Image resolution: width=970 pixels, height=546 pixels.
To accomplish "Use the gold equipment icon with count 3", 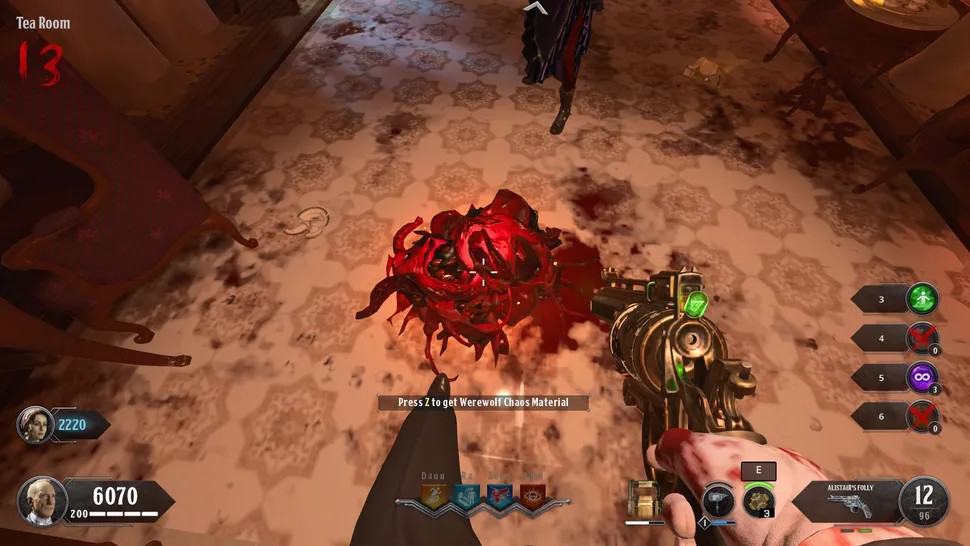I will 756,499.
